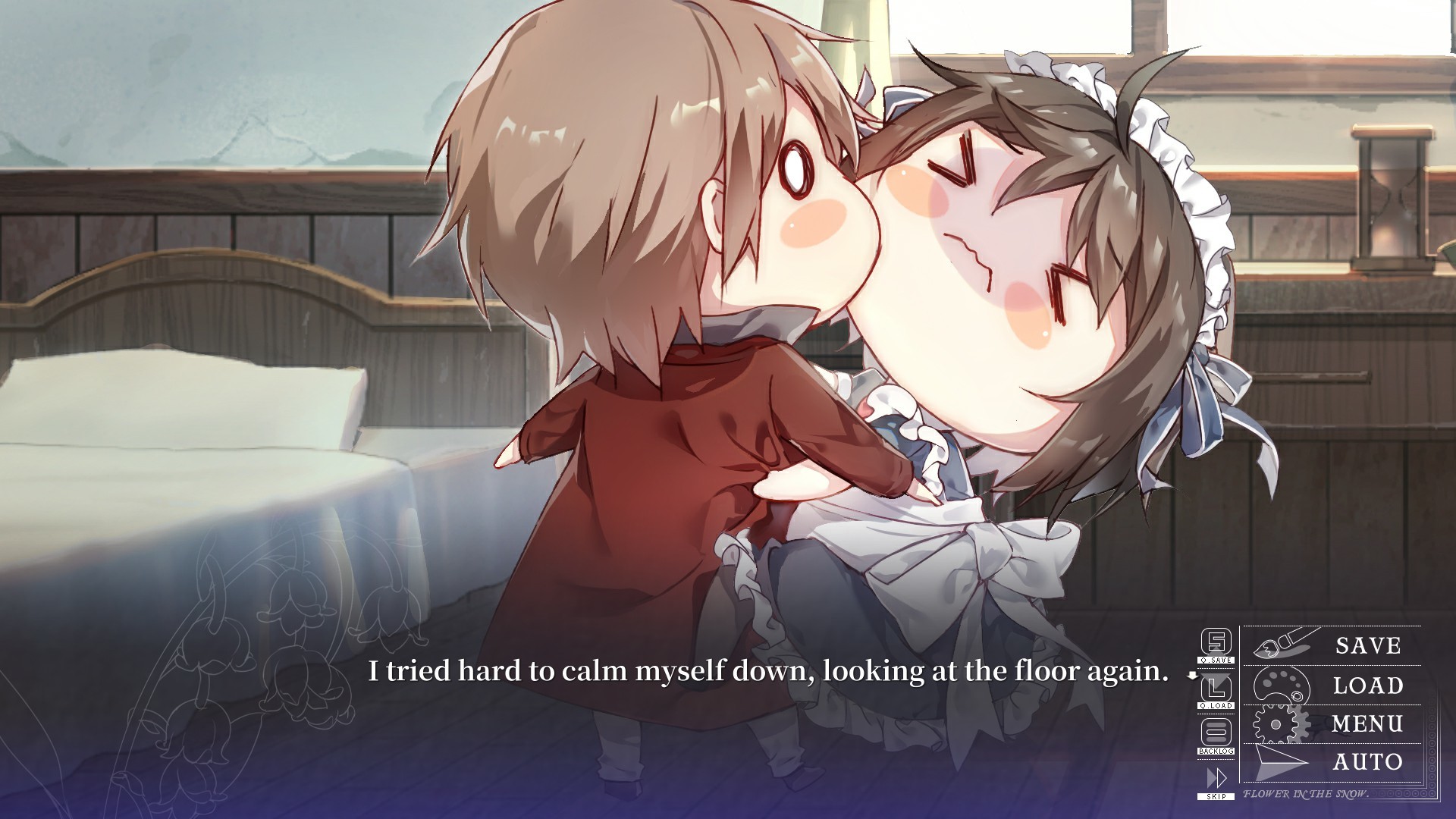Select the palette icon beside LOAD
The width and height of the screenshot is (1456, 819).
1282,686
